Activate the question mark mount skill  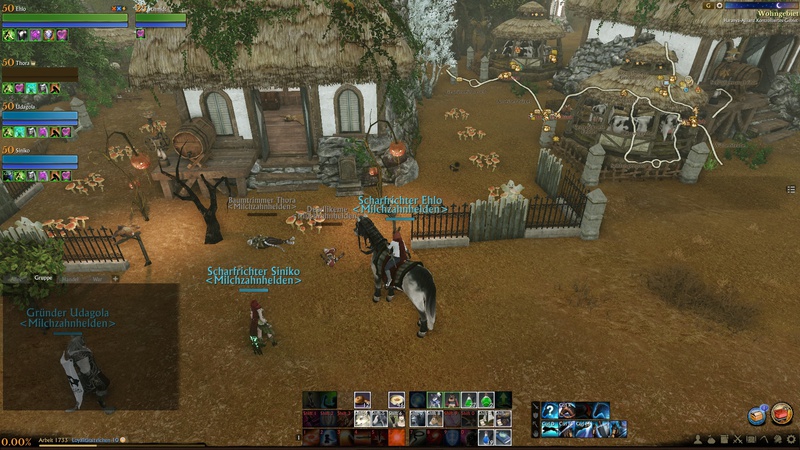(550, 411)
